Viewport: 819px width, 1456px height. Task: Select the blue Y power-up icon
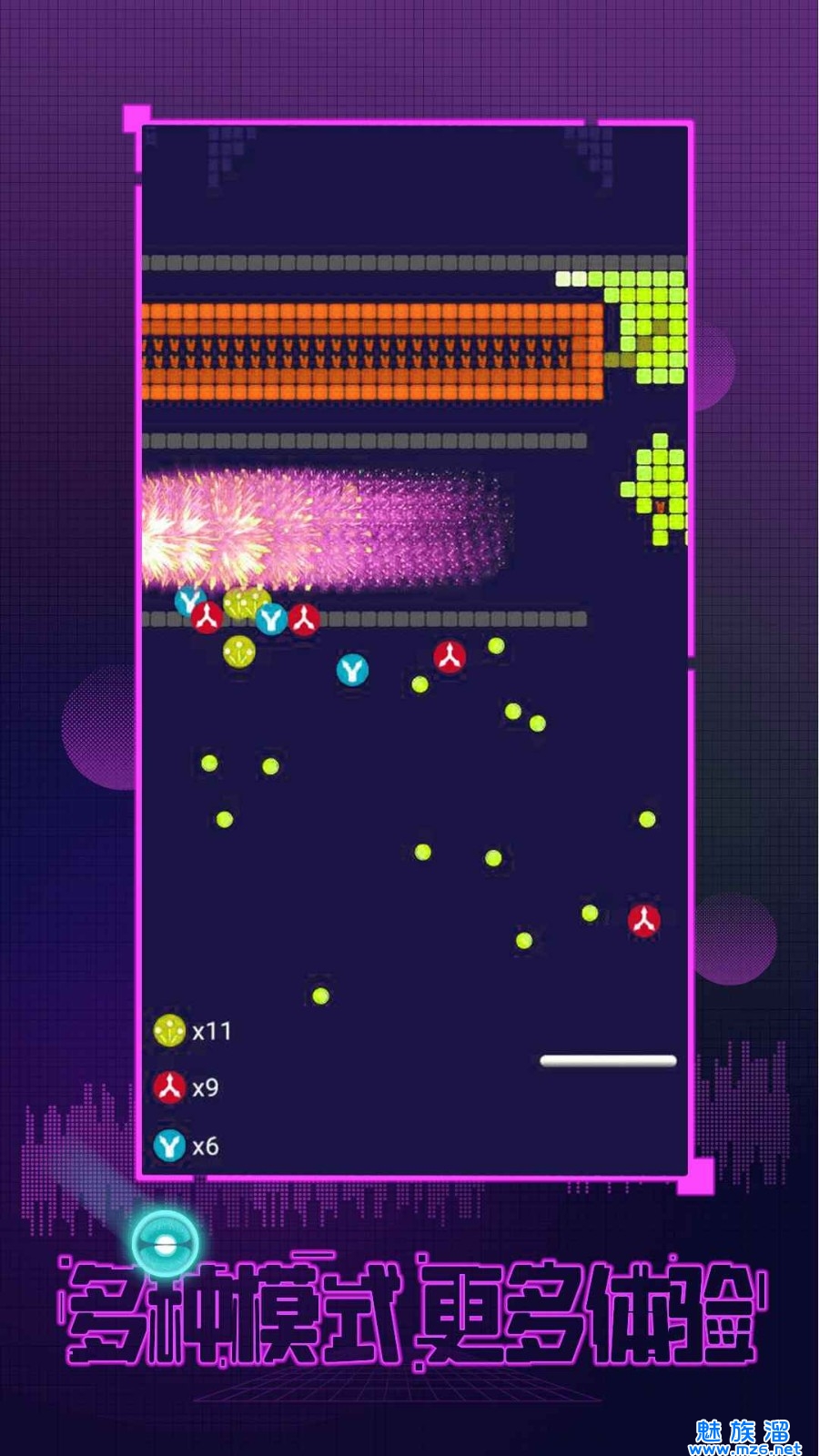pos(169,1146)
